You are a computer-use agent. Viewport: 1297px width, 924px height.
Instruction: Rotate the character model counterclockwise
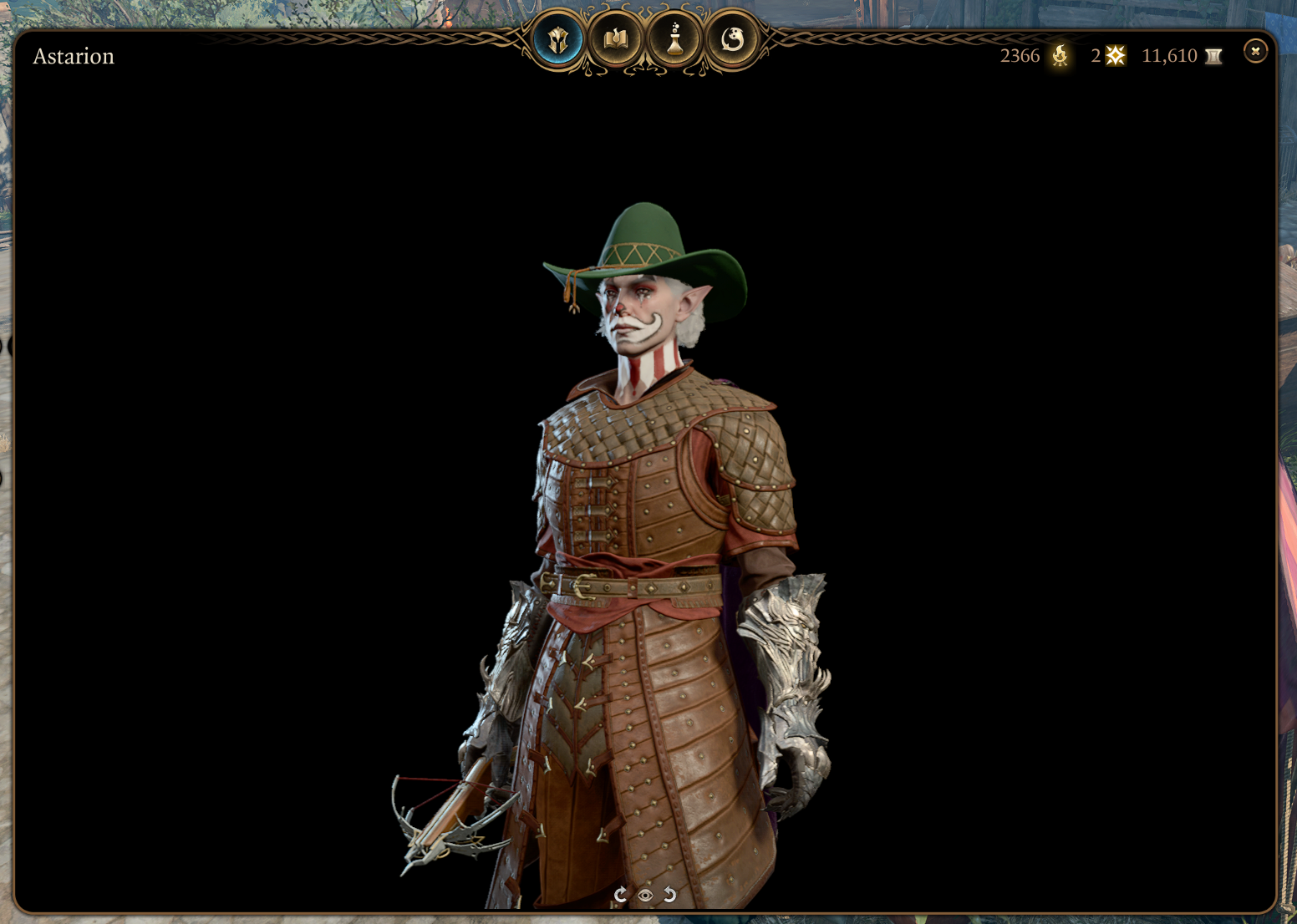[670, 895]
